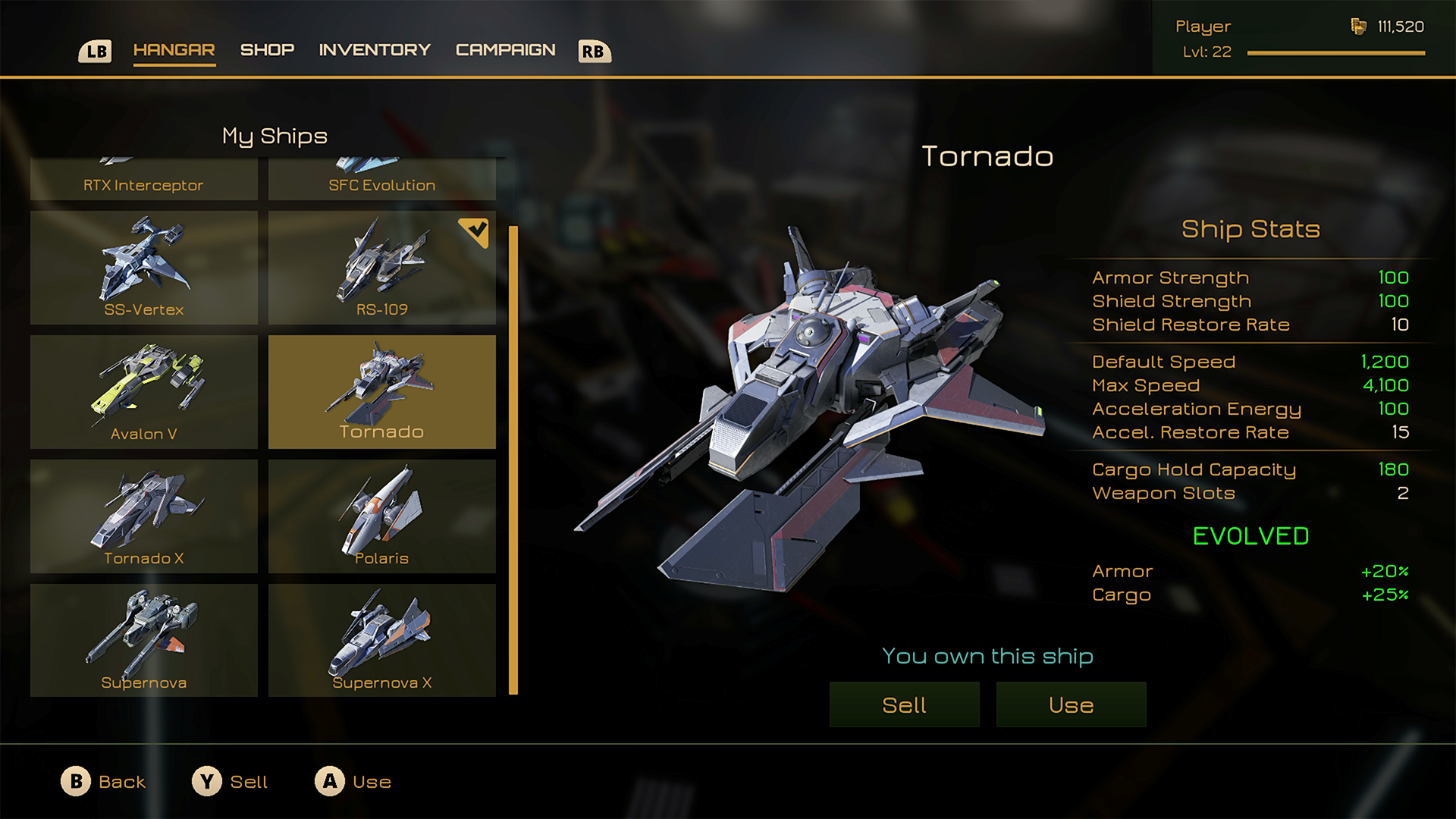Select the Hangar tab
Viewport: 1456px width, 819px height.
(174, 50)
